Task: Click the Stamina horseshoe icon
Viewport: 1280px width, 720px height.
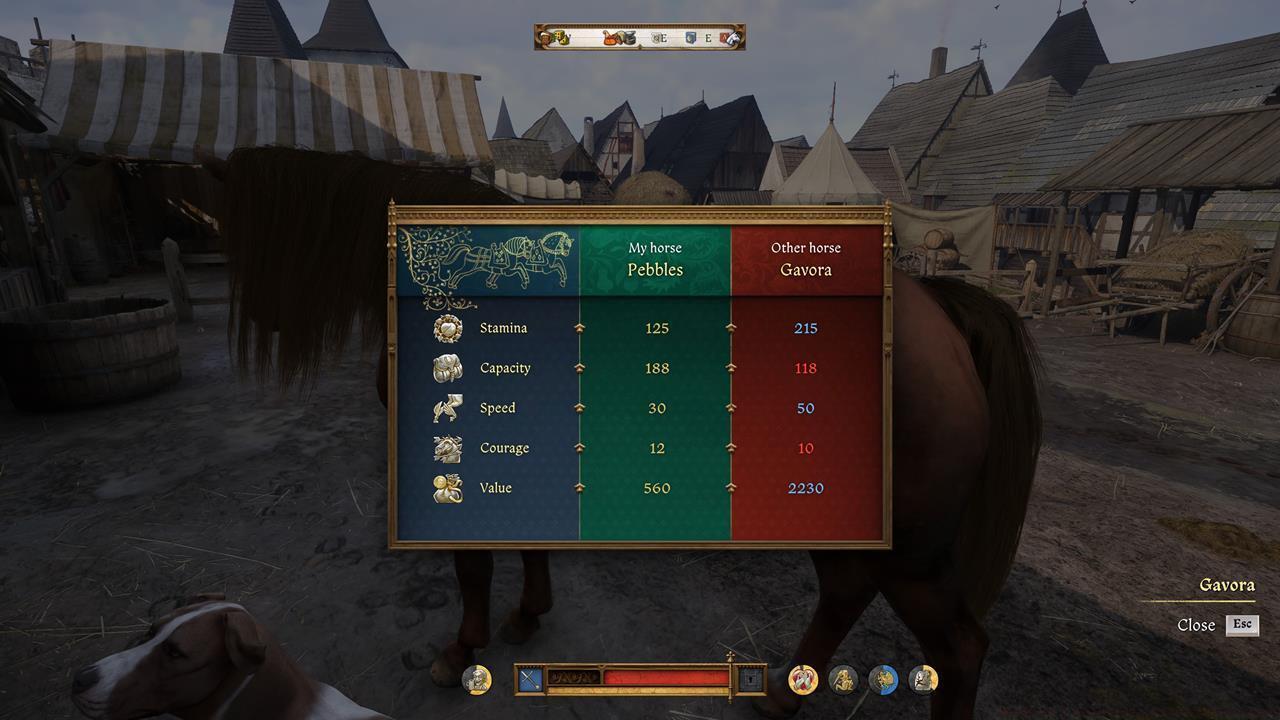Action: [447, 327]
